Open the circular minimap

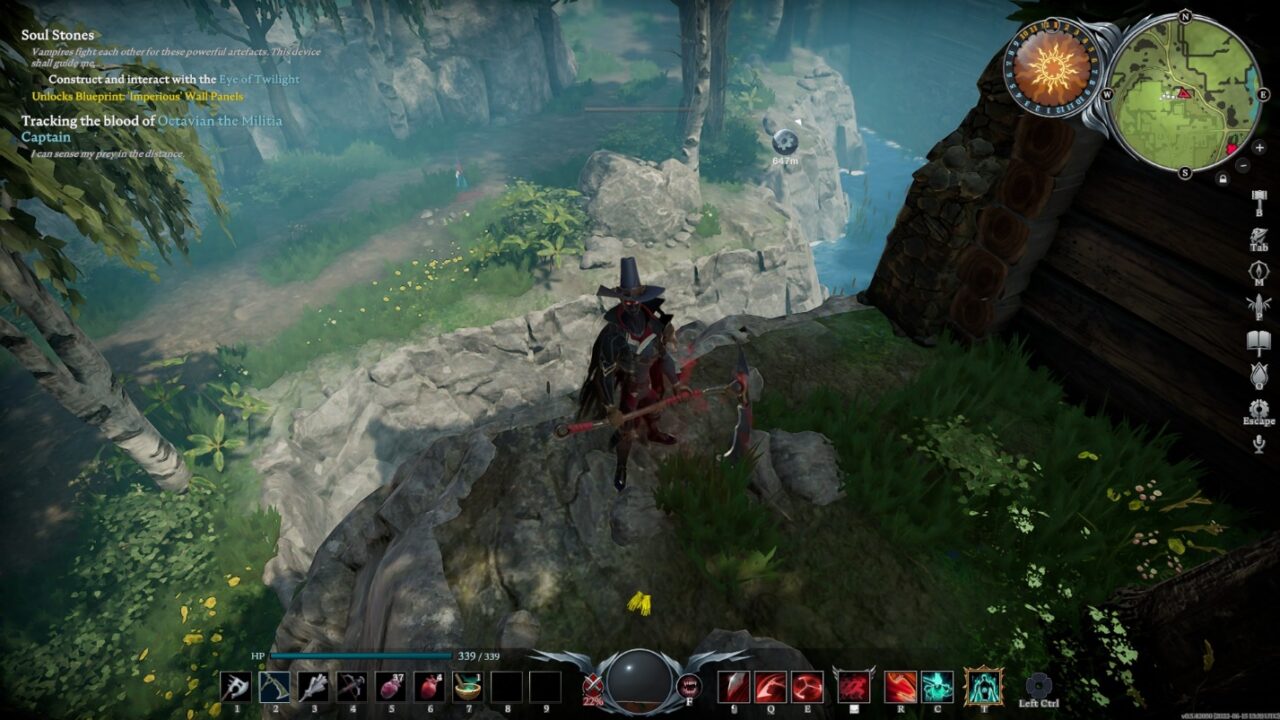pyautogui.click(x=1185, y=91)
